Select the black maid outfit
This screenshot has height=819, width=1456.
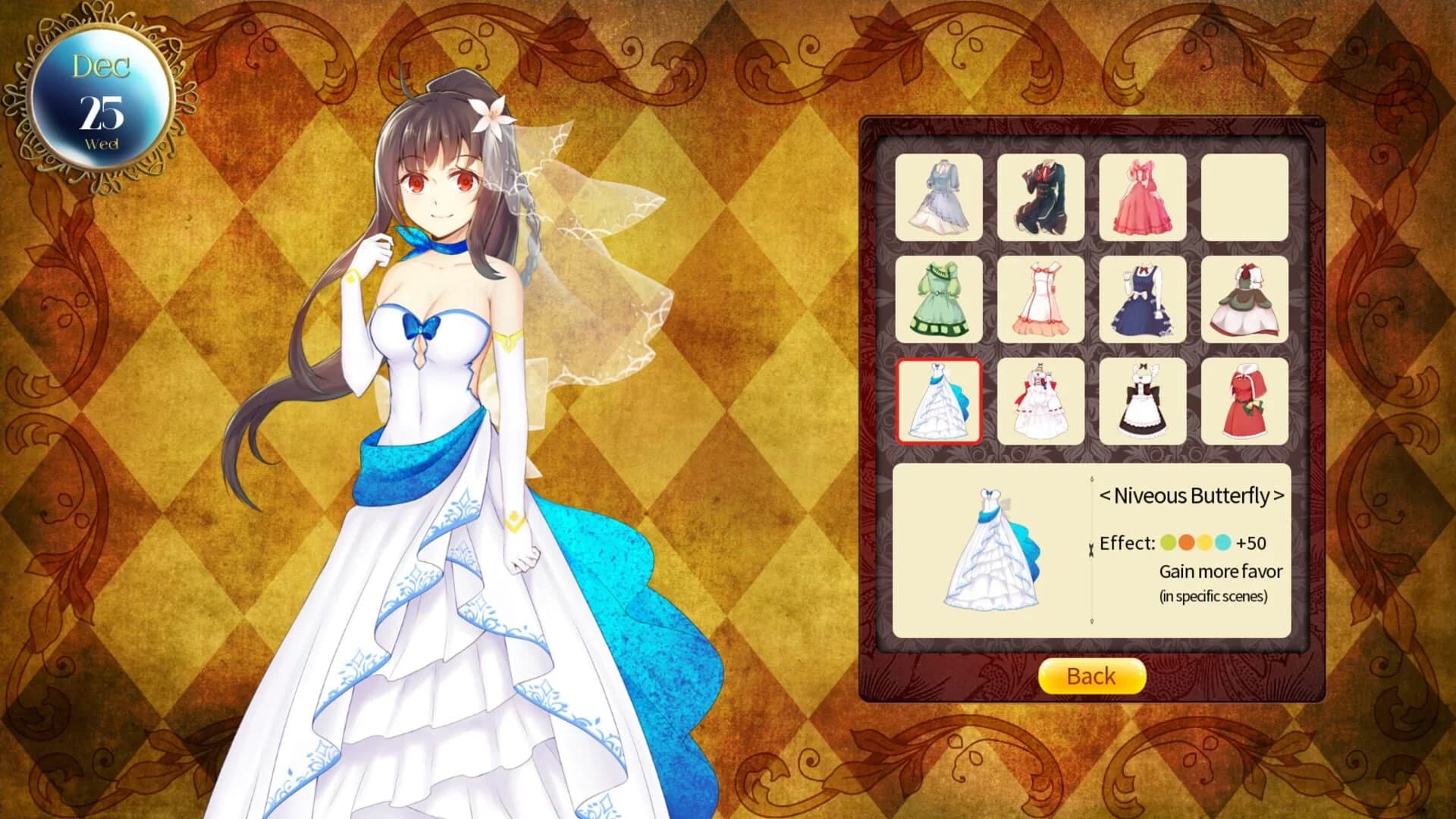click(x=1142, y=400)
